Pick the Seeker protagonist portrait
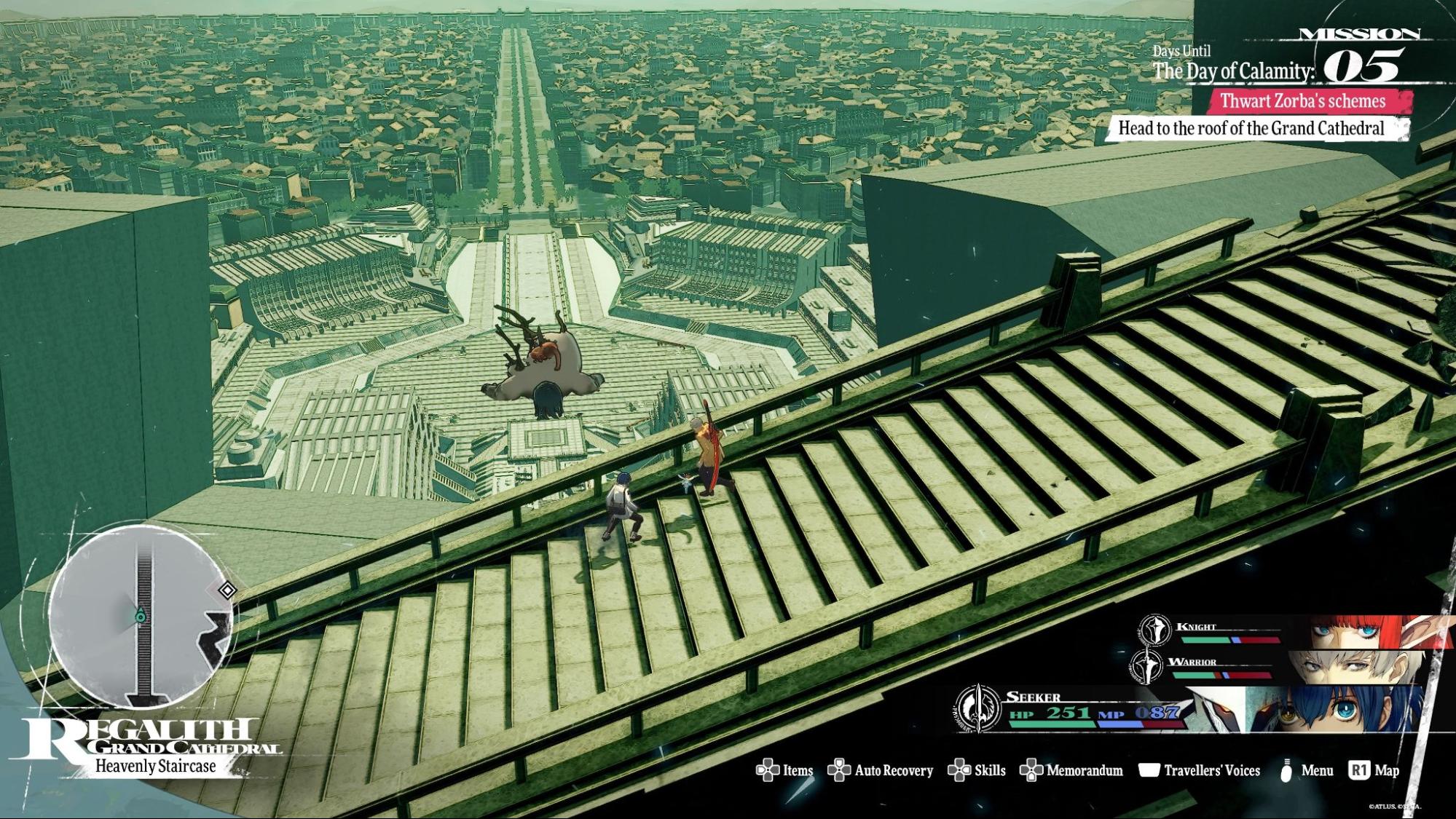This screenshot has width=1456, height=819. (x=1333, y=708)
